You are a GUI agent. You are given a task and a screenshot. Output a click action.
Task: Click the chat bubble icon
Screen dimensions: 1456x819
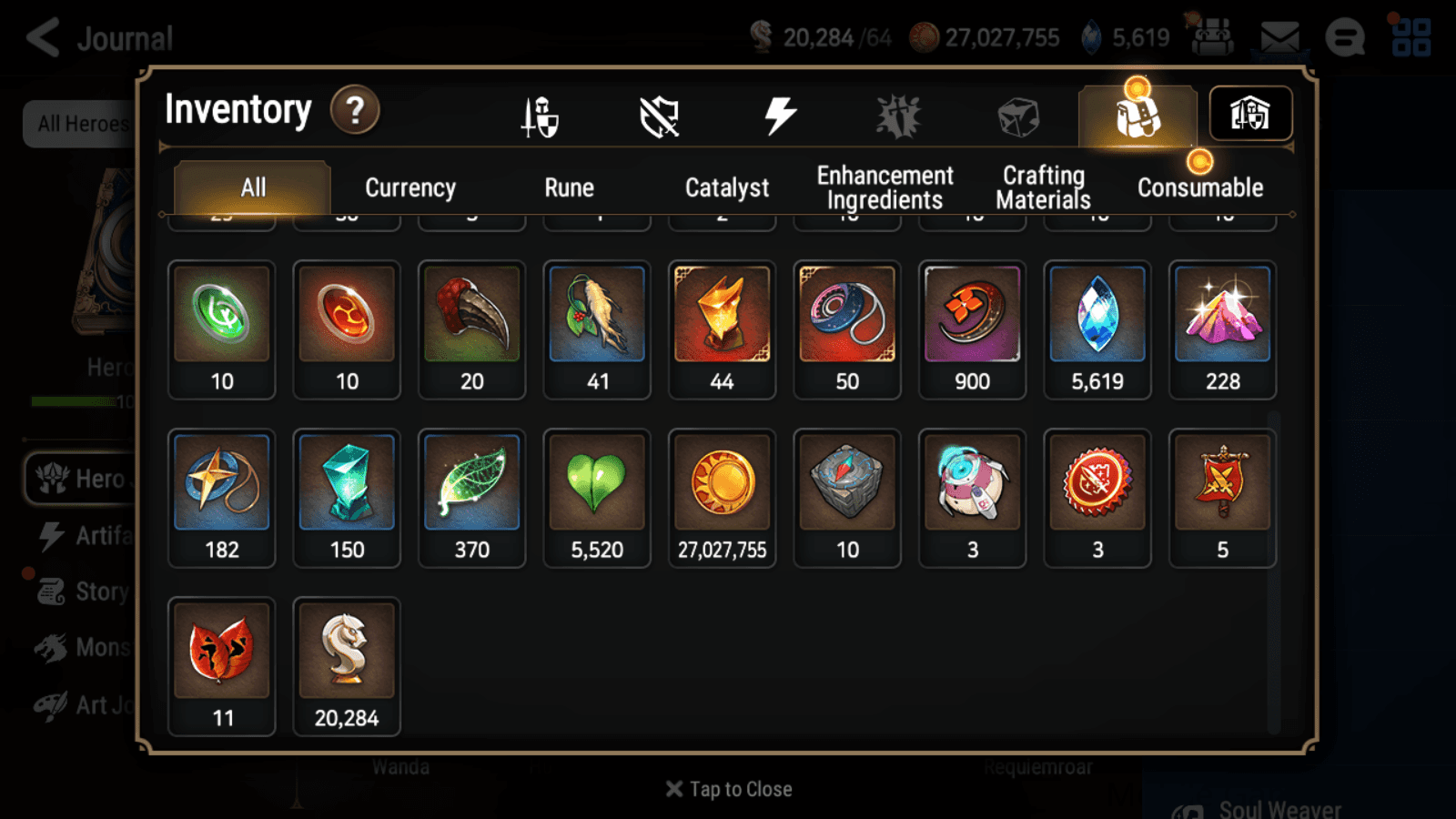(x=1346, y=36)
